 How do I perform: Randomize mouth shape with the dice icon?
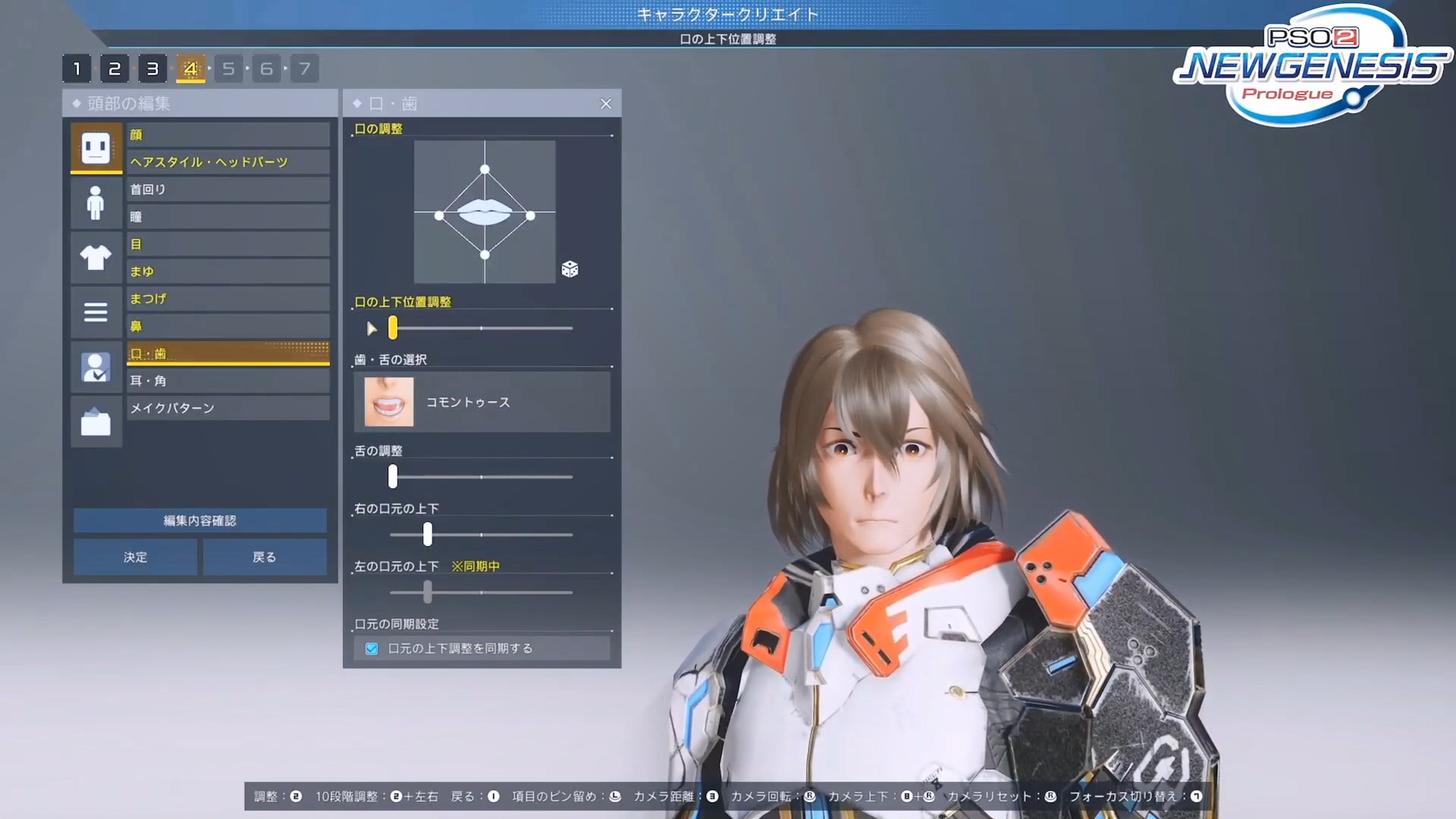(570, 269)
